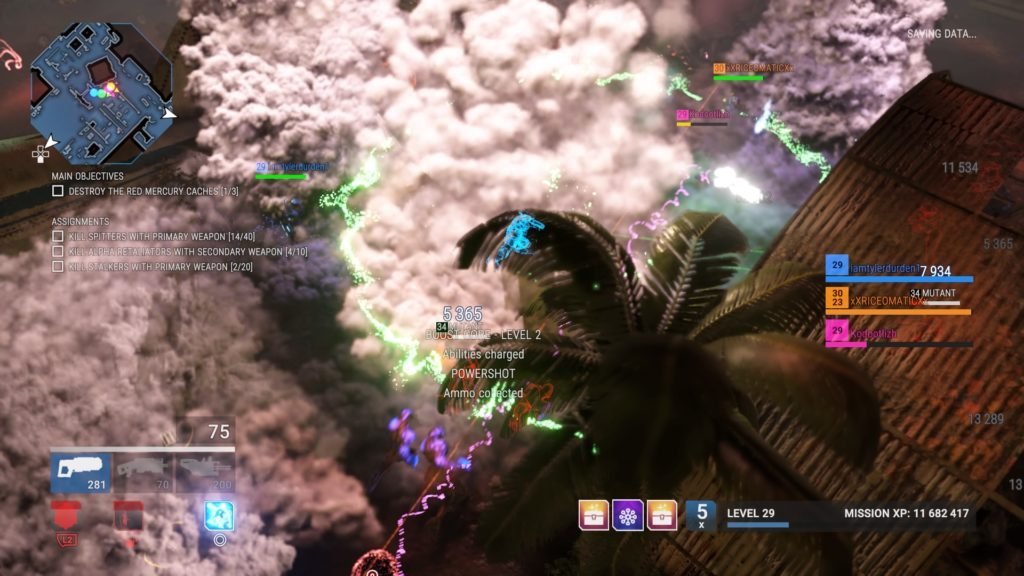
Task: Select player xXRICEOMATICXx in the squad list
Action: point(898,300)
